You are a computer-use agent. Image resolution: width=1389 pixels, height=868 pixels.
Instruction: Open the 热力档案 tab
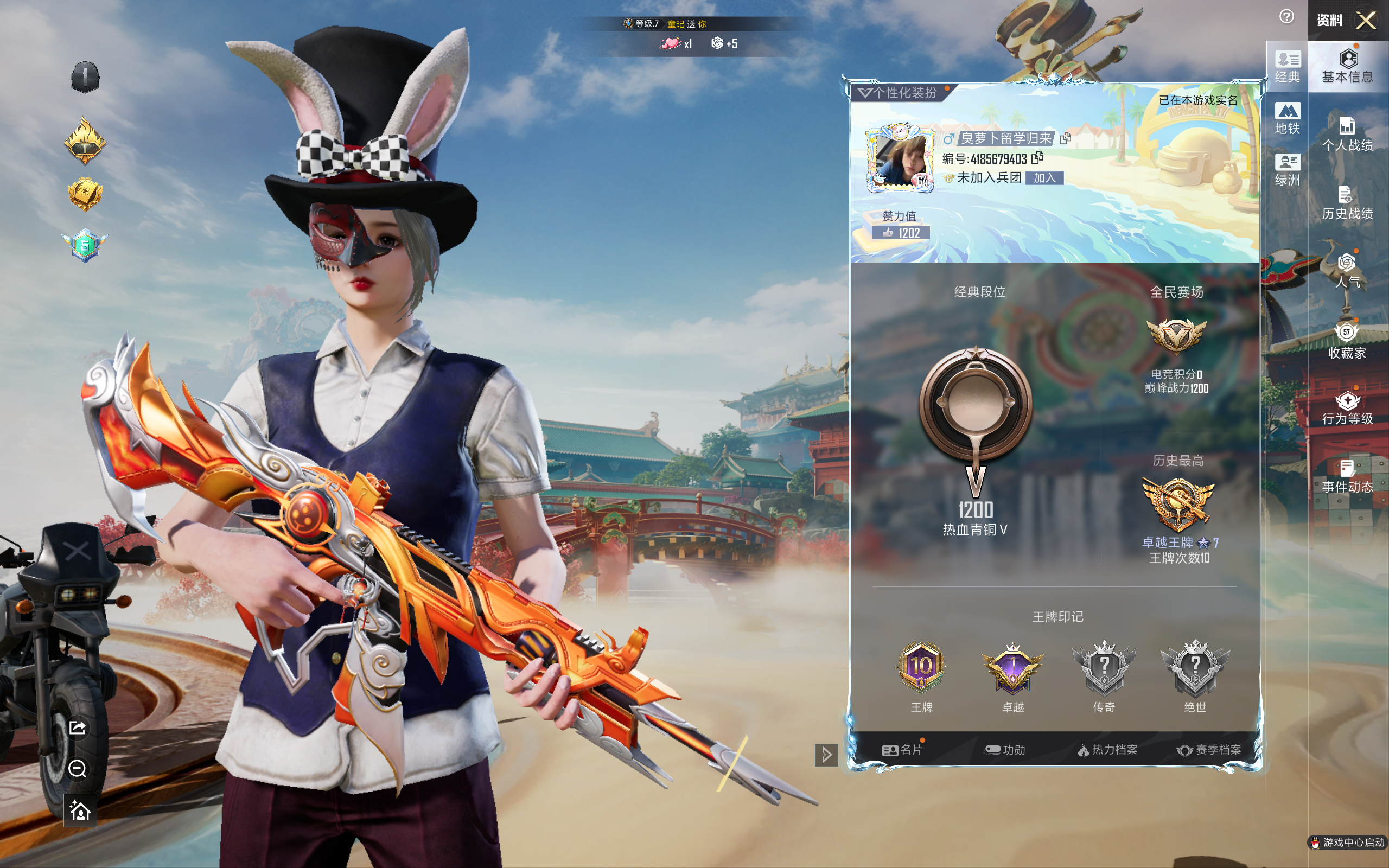(1107, 750)
